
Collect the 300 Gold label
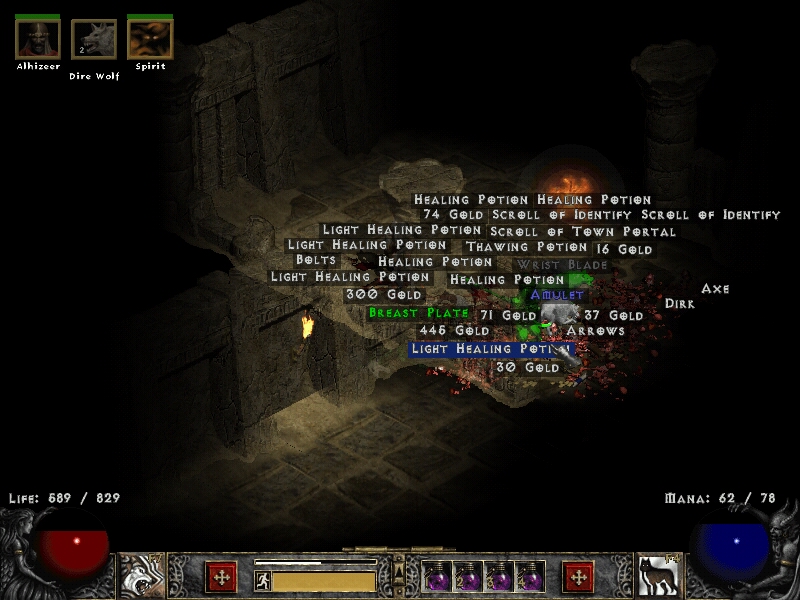[x=385, y=295]
